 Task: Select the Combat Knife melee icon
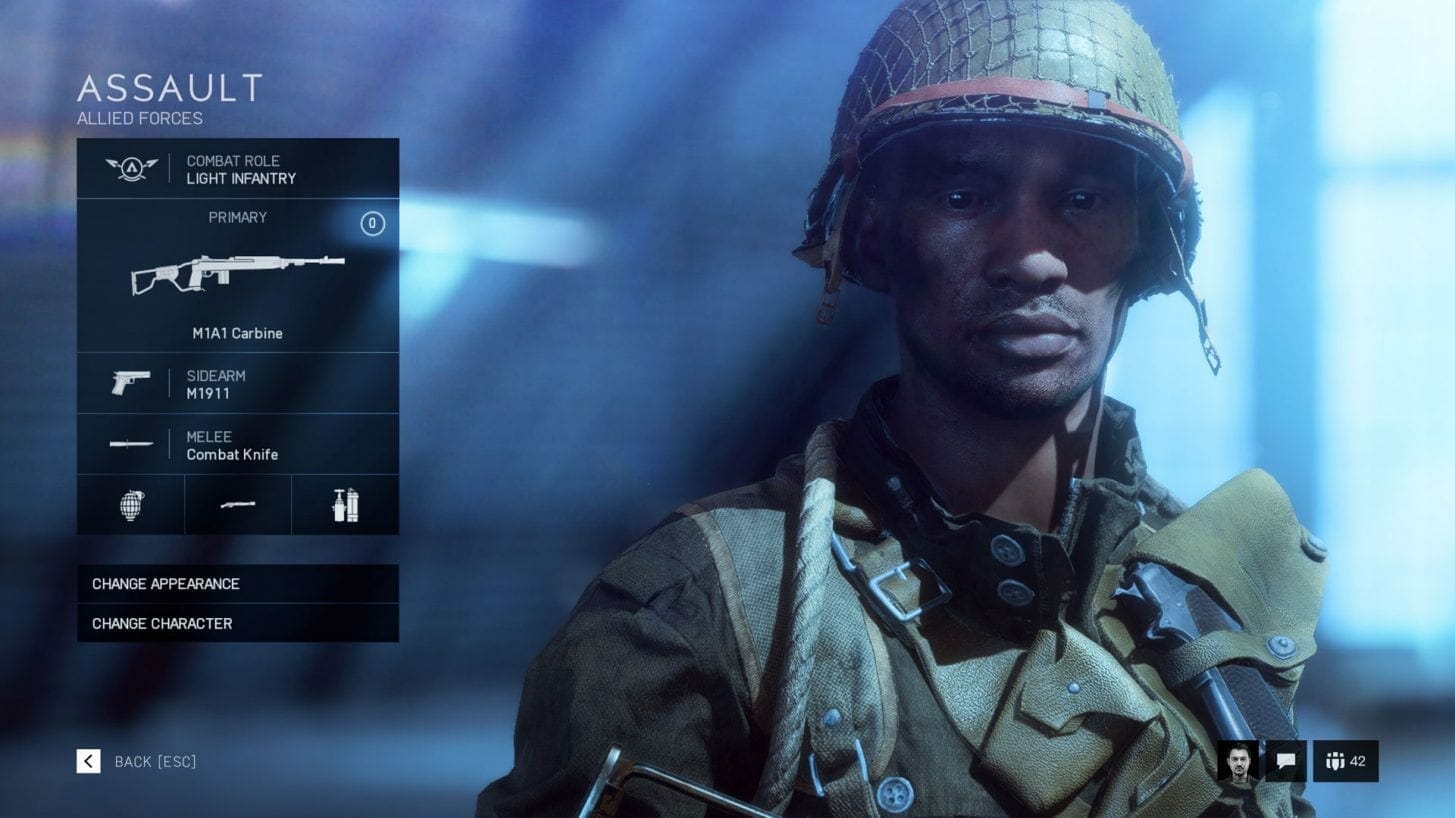[x=130, y=445]
